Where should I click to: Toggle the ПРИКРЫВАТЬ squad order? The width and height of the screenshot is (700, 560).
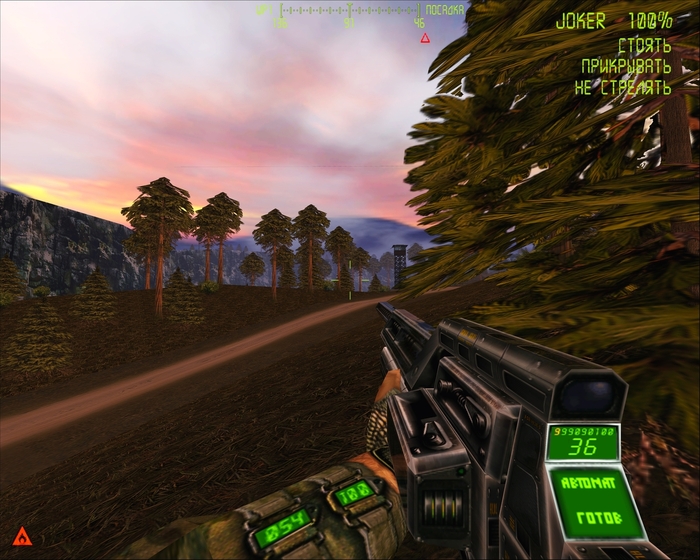[626, 66]
